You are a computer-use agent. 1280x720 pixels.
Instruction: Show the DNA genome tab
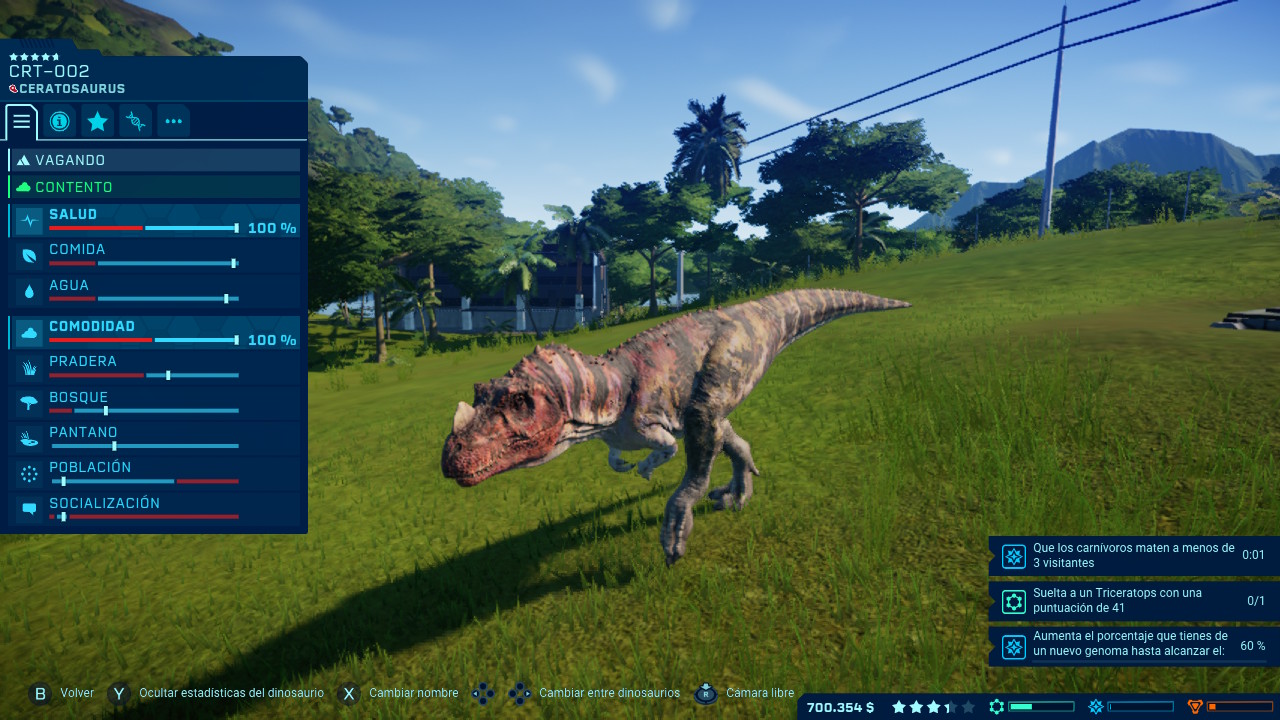tap(135, 122)
